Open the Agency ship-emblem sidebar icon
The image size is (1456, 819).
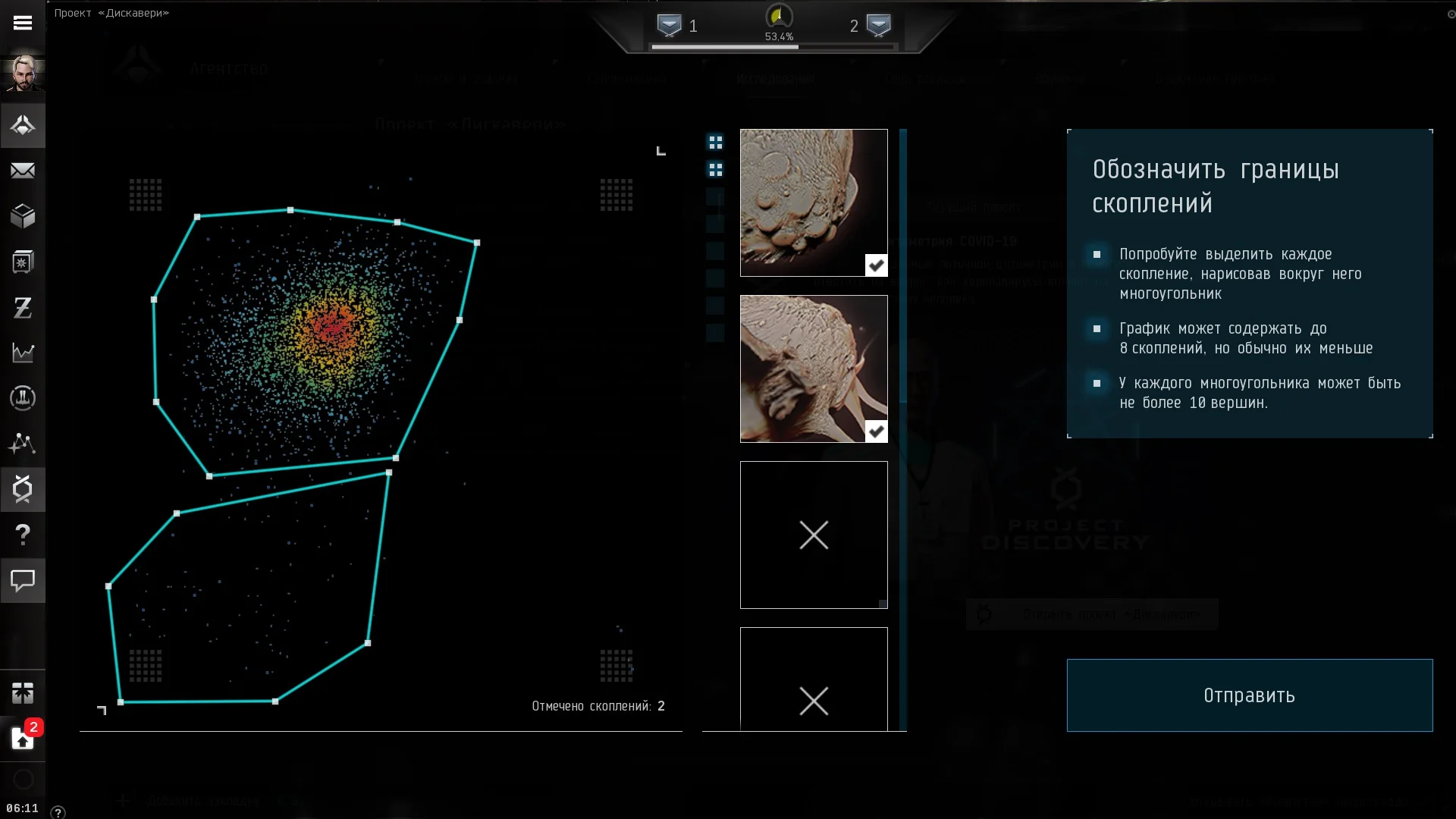pos(23,125)
